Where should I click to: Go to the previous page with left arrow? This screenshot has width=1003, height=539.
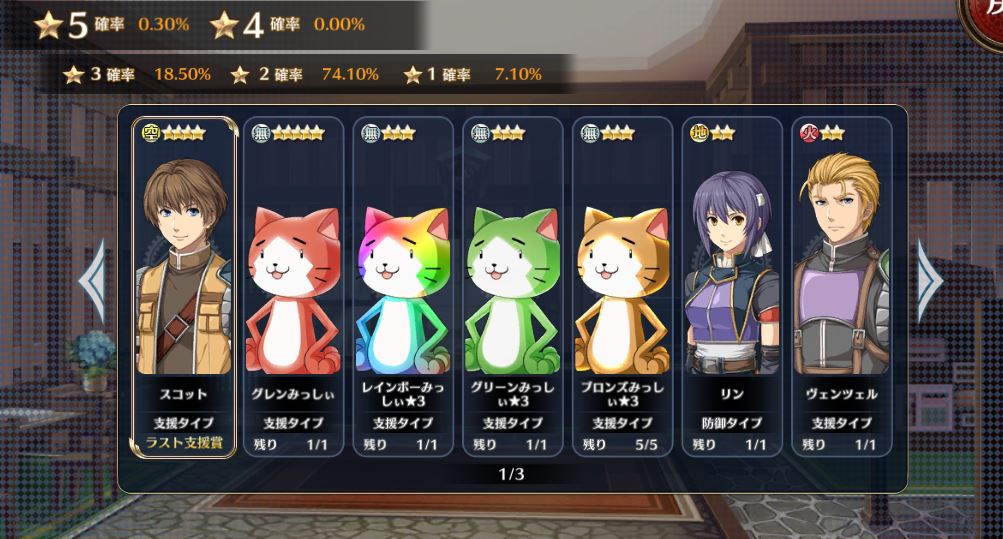point(92,281)
